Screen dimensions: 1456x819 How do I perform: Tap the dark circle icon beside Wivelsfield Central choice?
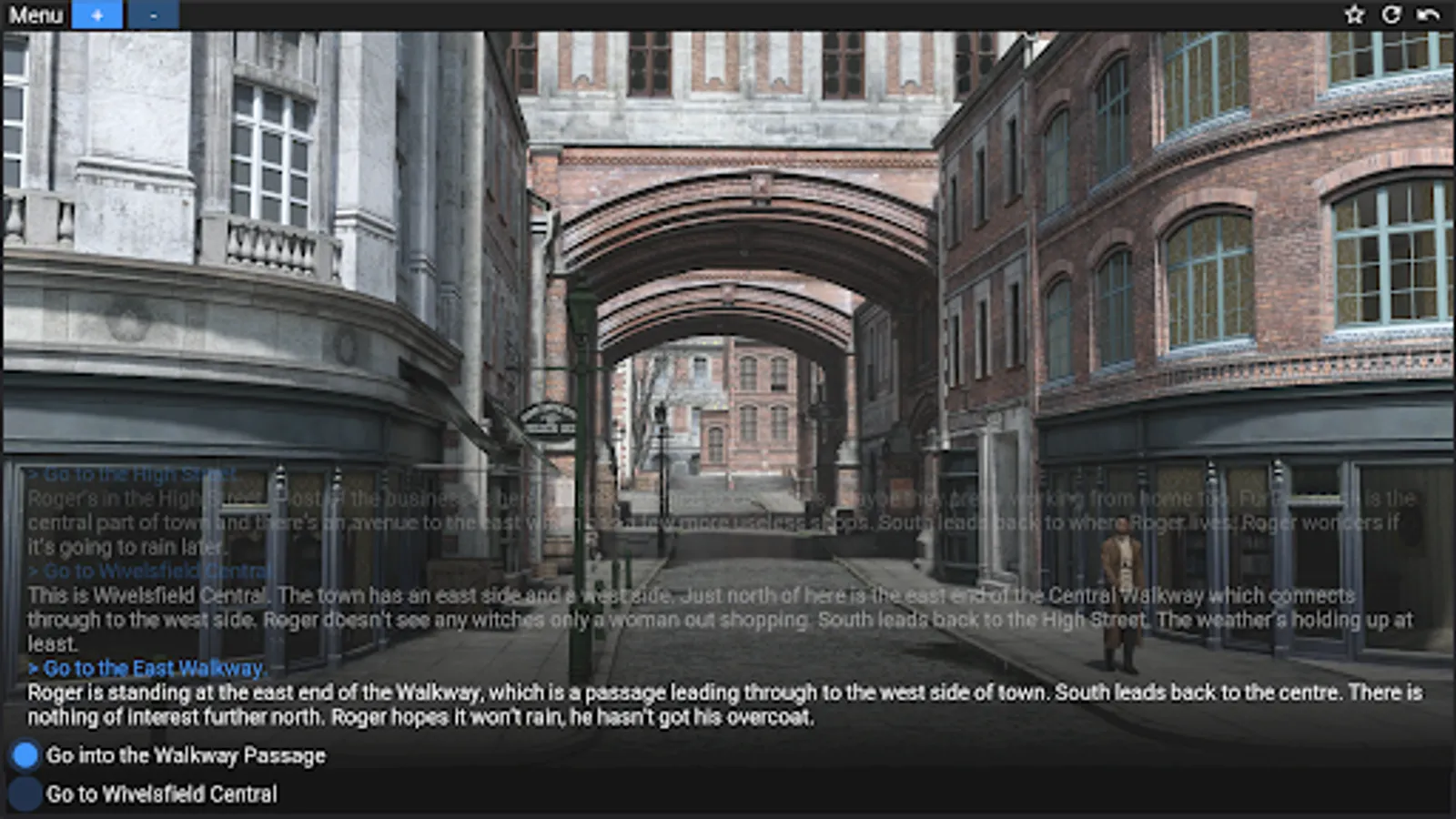[x=25, y=794]
